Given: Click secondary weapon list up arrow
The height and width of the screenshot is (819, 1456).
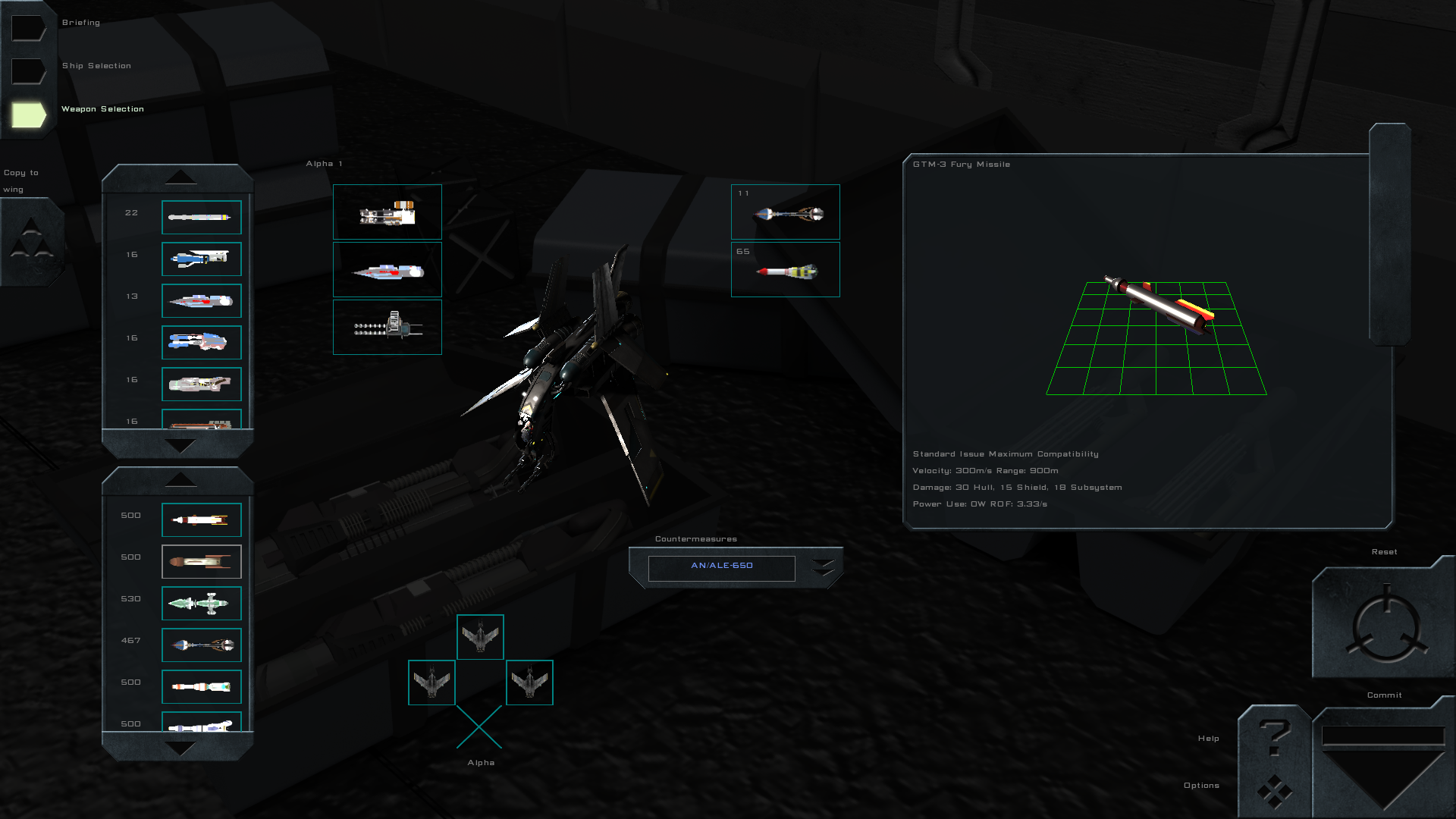Looking at the screenshot, I should pos(180,479).
